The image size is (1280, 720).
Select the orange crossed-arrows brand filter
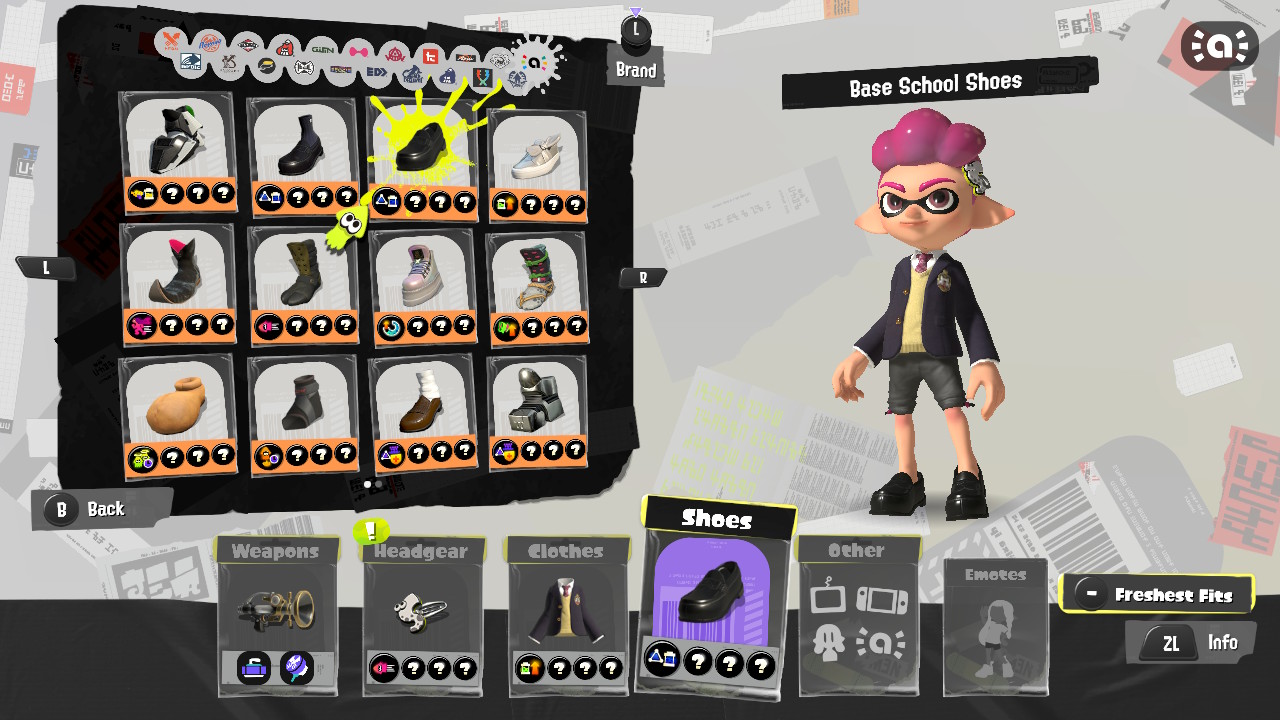pyautogui.click(x=171, y=40)
